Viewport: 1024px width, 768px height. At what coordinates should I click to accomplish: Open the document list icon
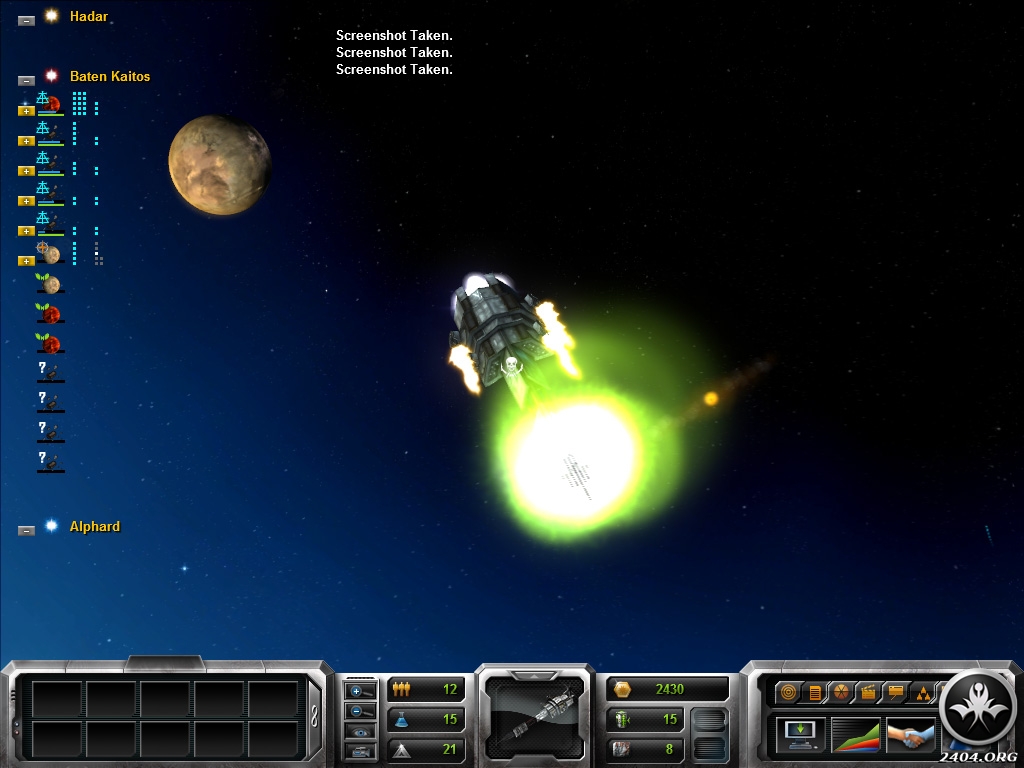tap(814, 691)
